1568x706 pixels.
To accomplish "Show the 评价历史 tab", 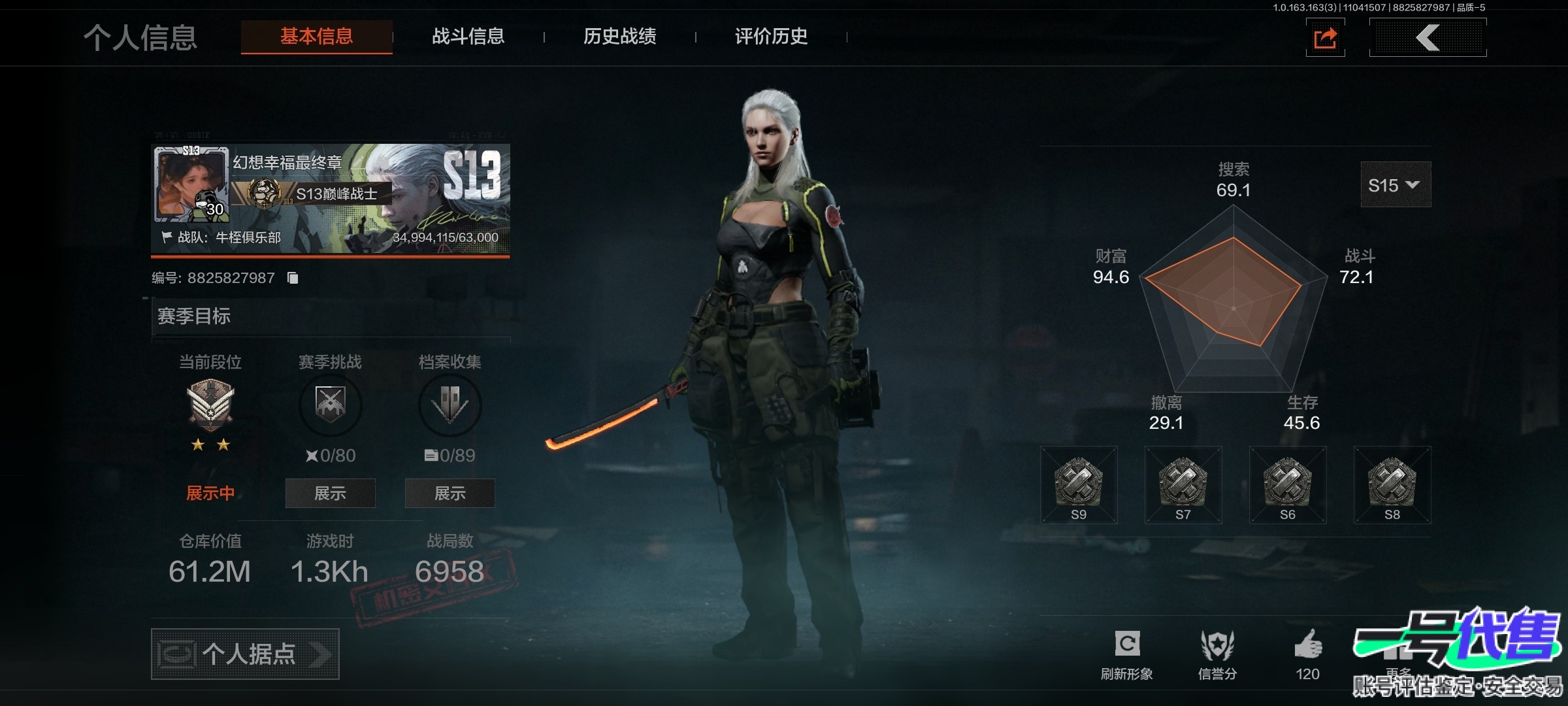I will [x=771, y=37].
